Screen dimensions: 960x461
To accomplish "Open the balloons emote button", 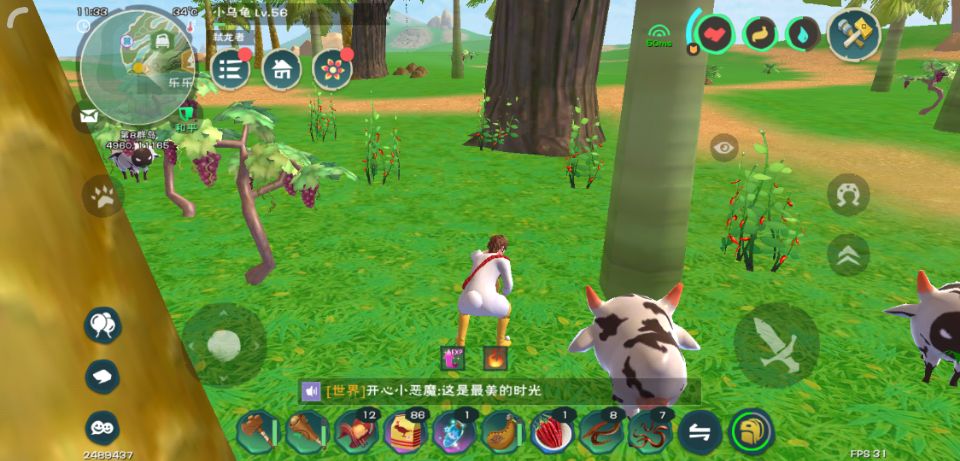I will pyautogui.click(x=102, y=324).
